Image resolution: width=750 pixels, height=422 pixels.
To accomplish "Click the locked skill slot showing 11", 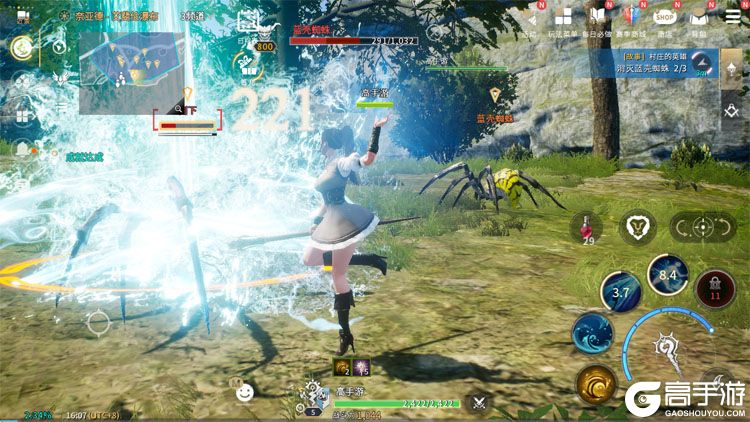I will click(x=714, y=288).
